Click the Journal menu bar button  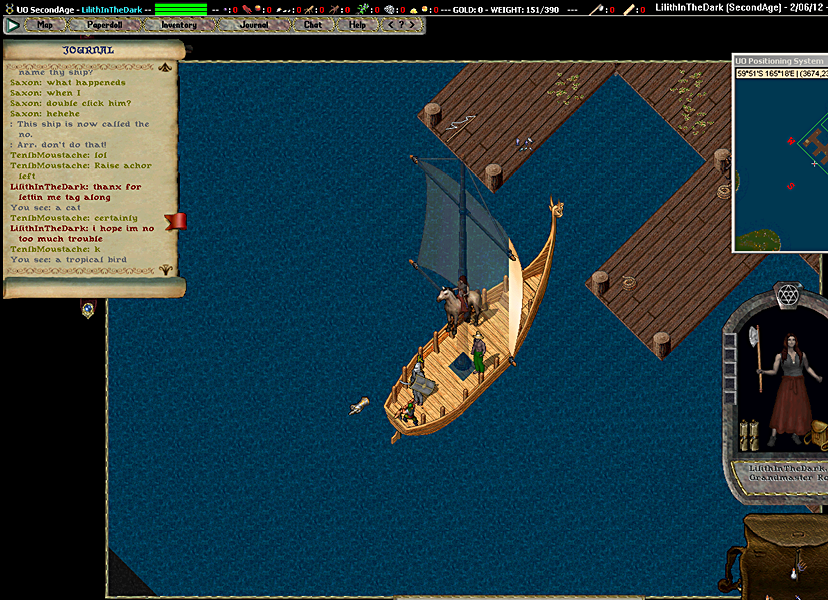click(x=254, y=25)
